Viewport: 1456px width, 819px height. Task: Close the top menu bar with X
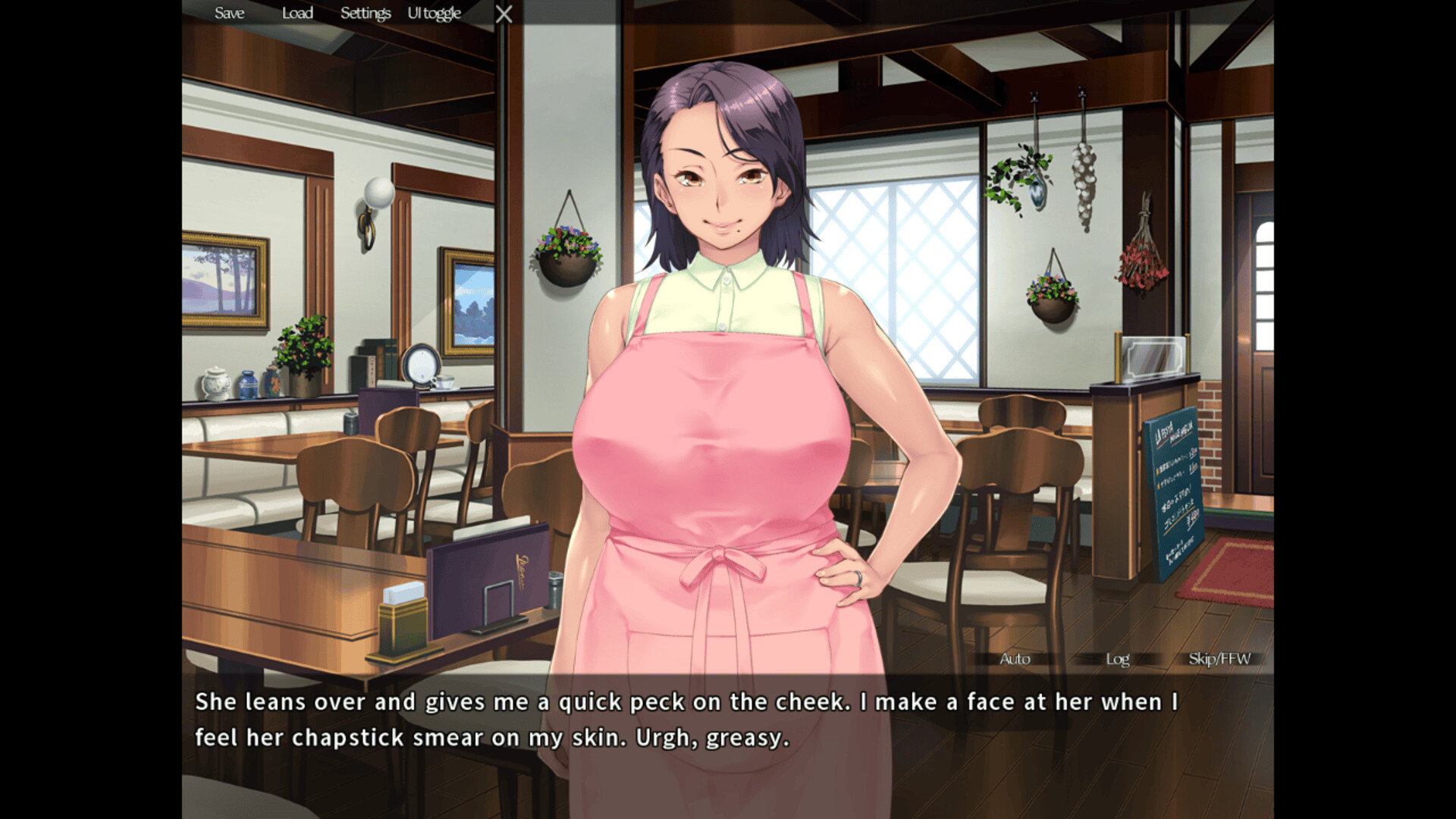coord(504,14)
